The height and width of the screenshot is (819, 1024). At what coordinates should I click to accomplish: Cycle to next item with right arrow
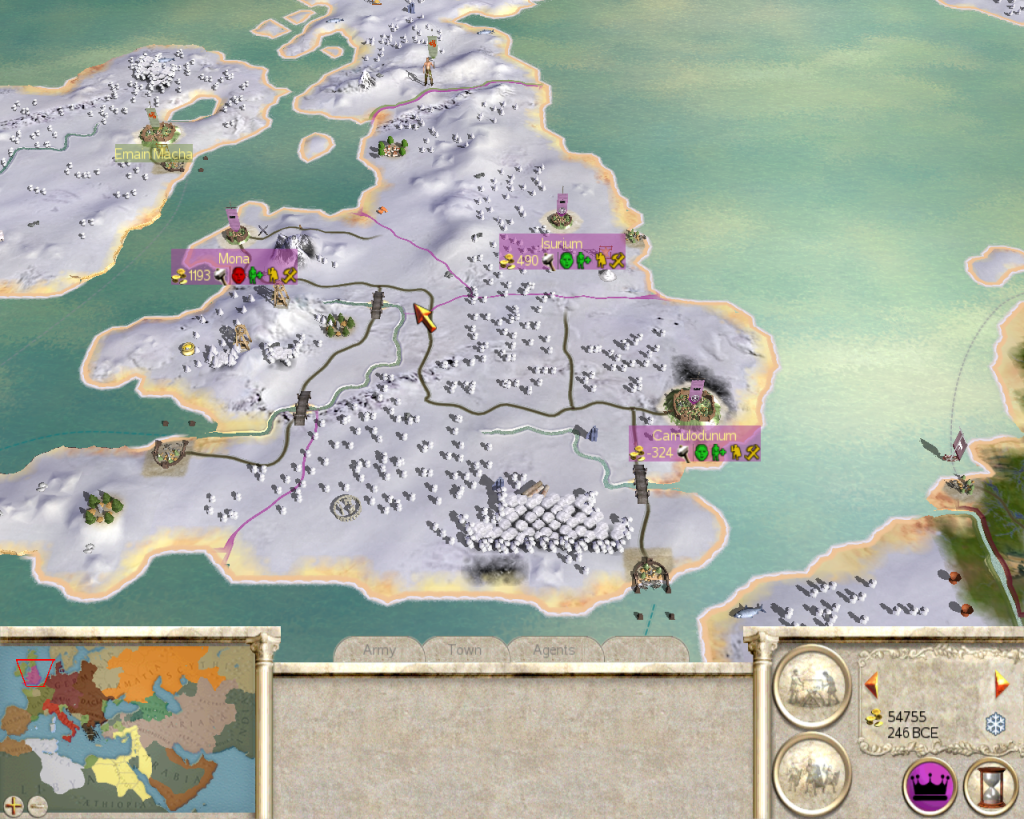[x=1001, y=685]
